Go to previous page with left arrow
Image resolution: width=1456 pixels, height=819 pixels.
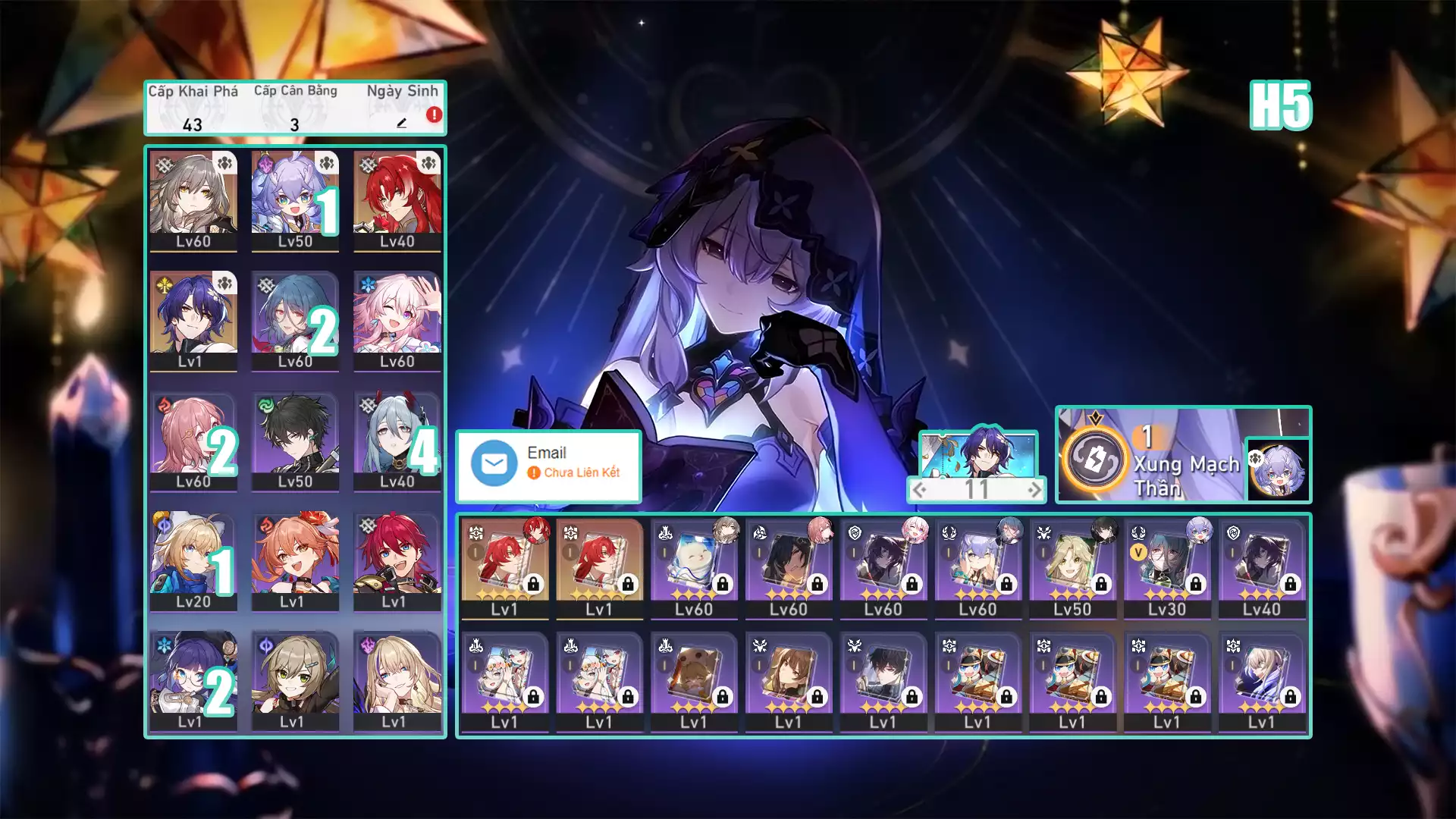[x=919, y=490]
